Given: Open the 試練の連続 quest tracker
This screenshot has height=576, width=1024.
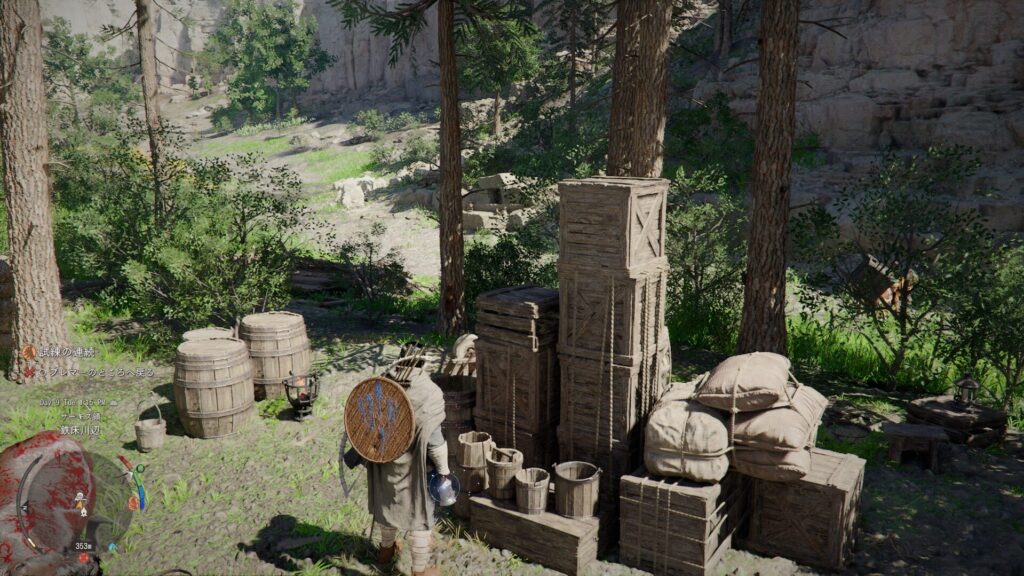Looking at the screenshot, I should coord(66,352).
